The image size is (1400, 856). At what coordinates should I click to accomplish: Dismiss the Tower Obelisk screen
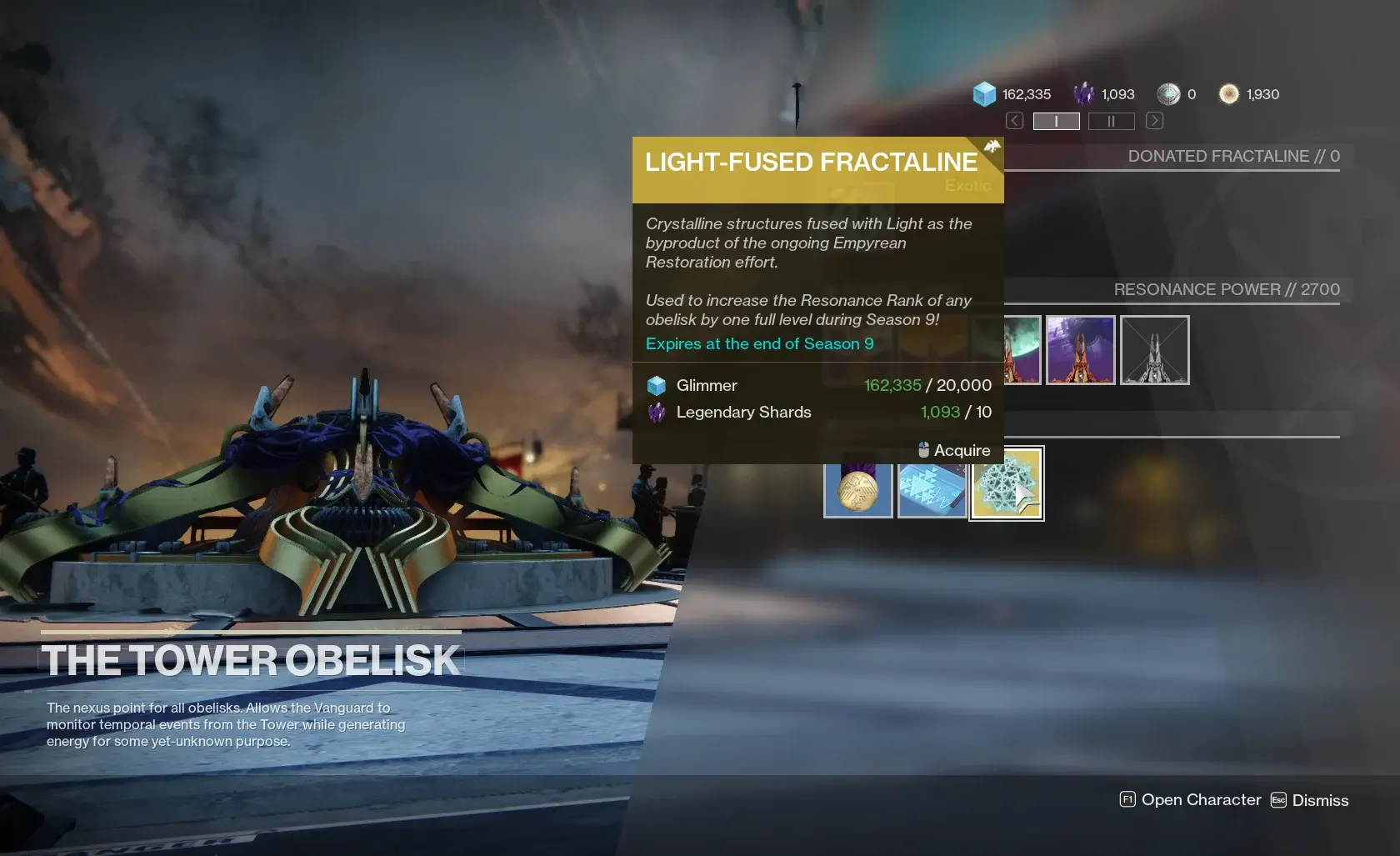tap(1309, 800)
